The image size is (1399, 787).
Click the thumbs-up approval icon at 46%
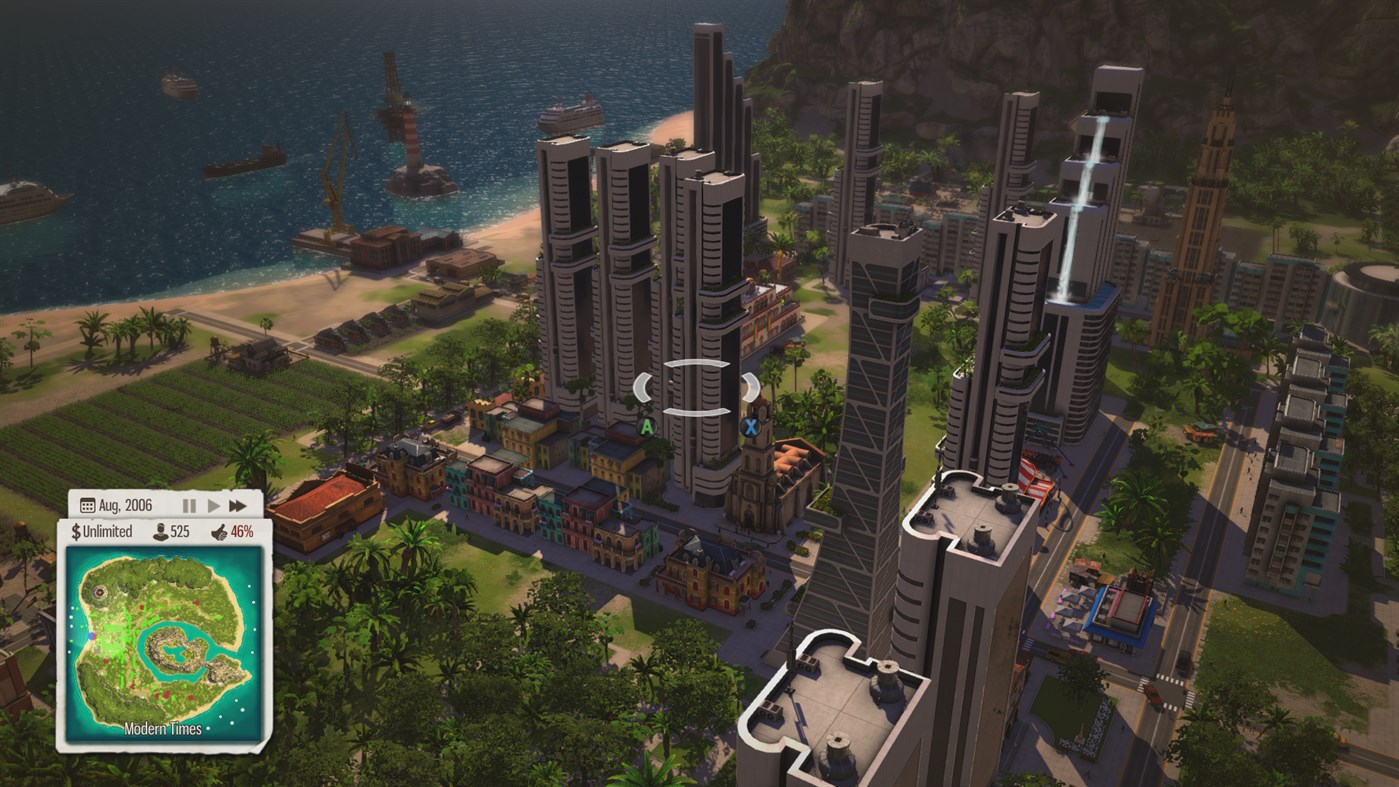(220, 530)
